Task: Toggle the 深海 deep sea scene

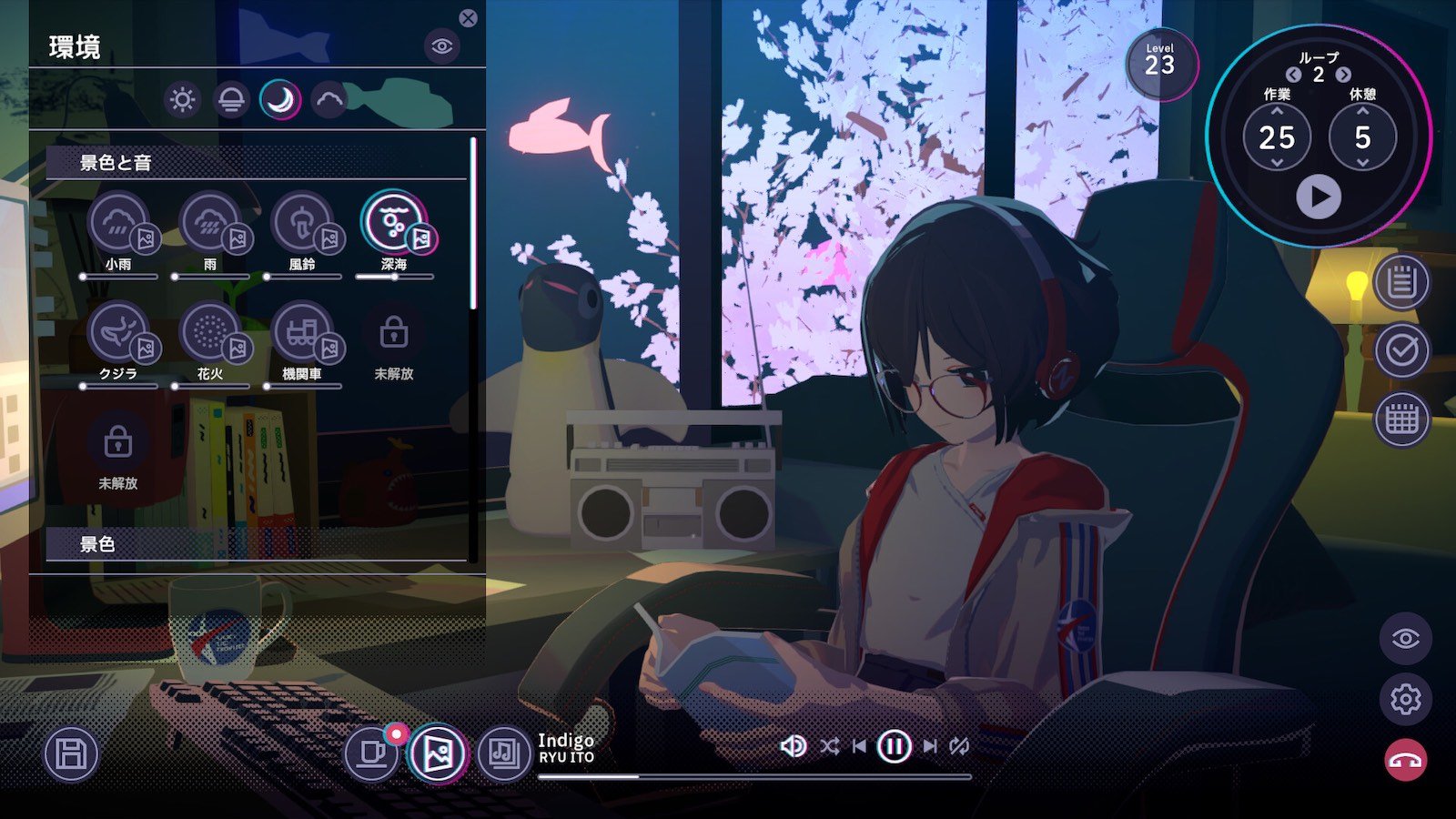Action: [x=393, y=222]
